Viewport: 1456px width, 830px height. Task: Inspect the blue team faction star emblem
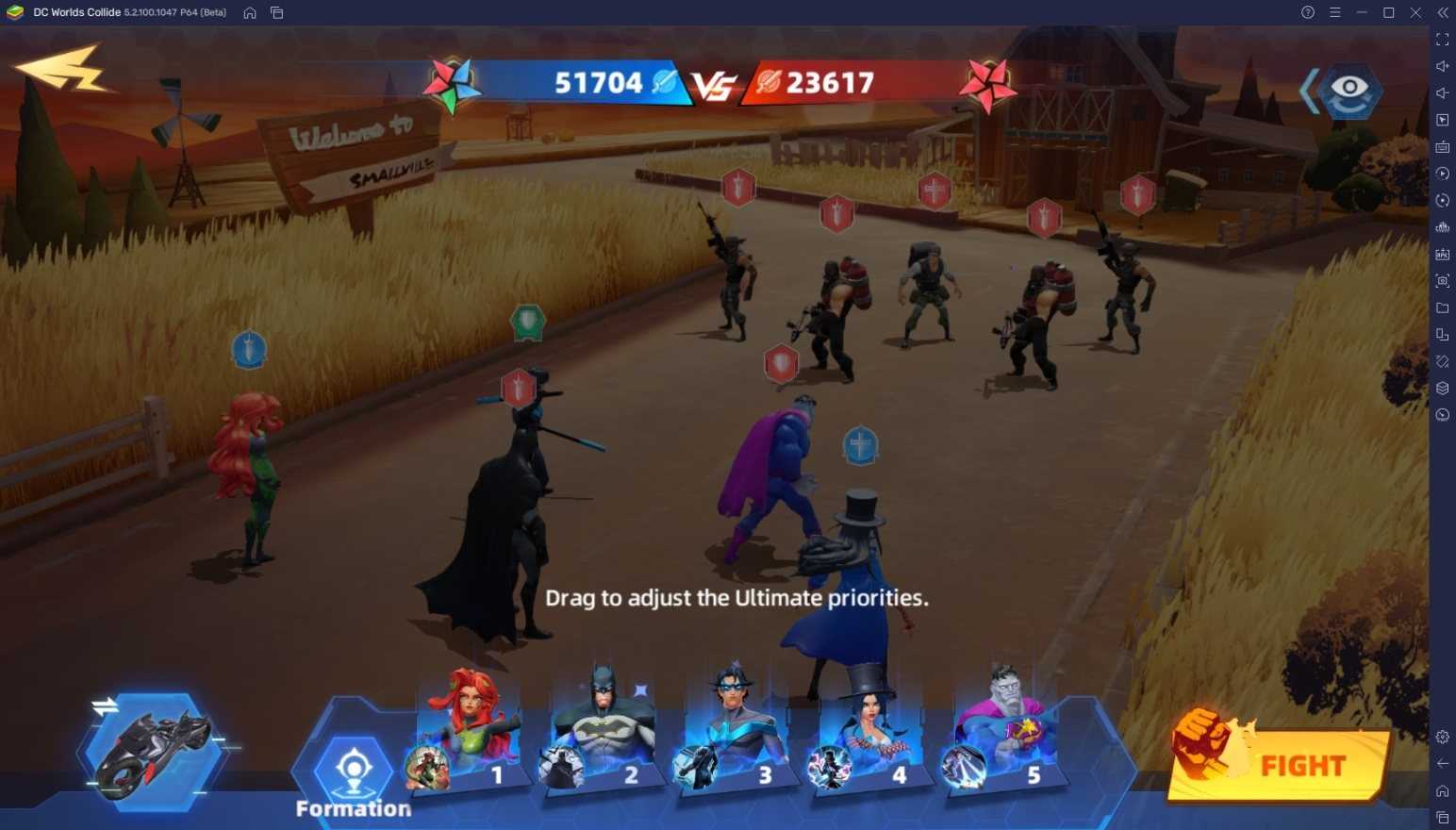[452, 85]
